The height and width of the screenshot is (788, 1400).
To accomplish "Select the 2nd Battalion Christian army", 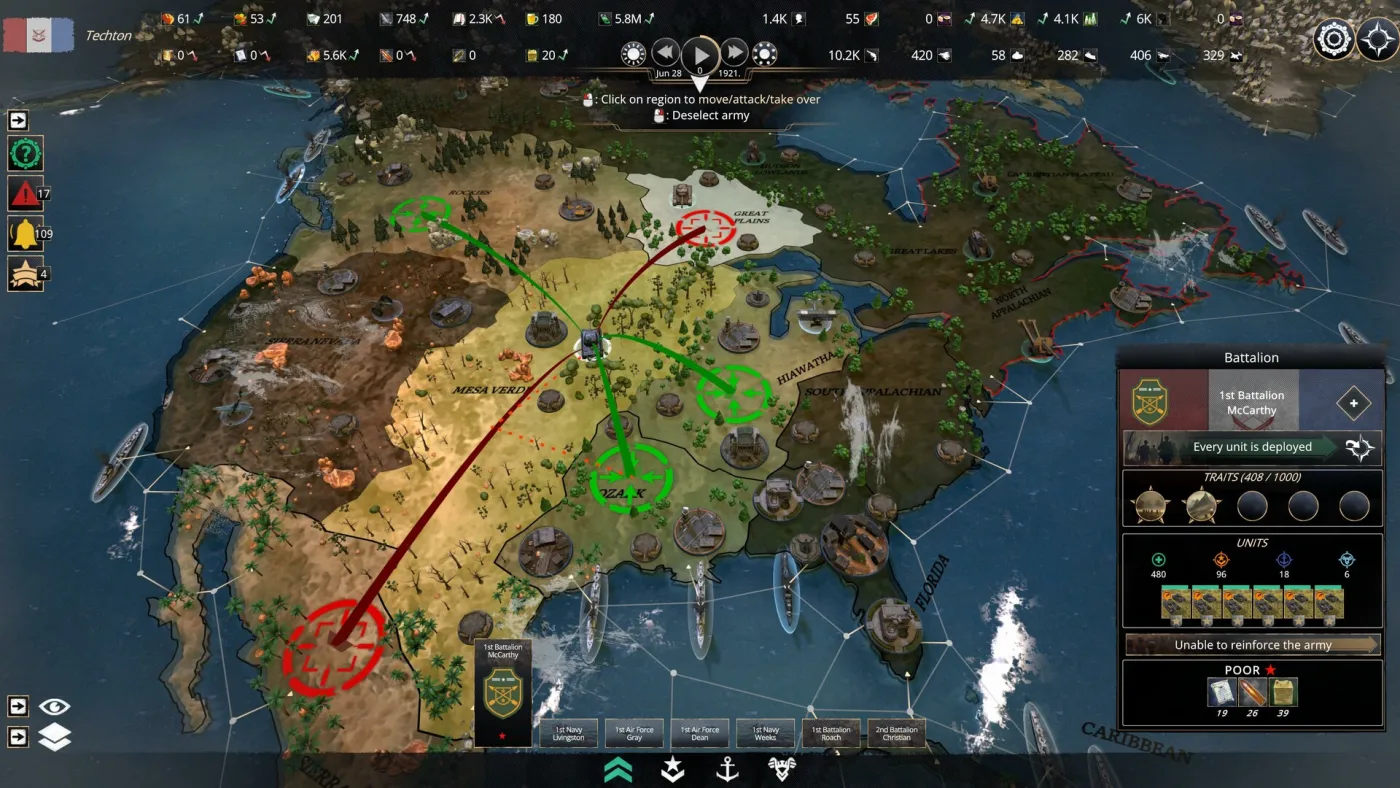I will (896, 733).
